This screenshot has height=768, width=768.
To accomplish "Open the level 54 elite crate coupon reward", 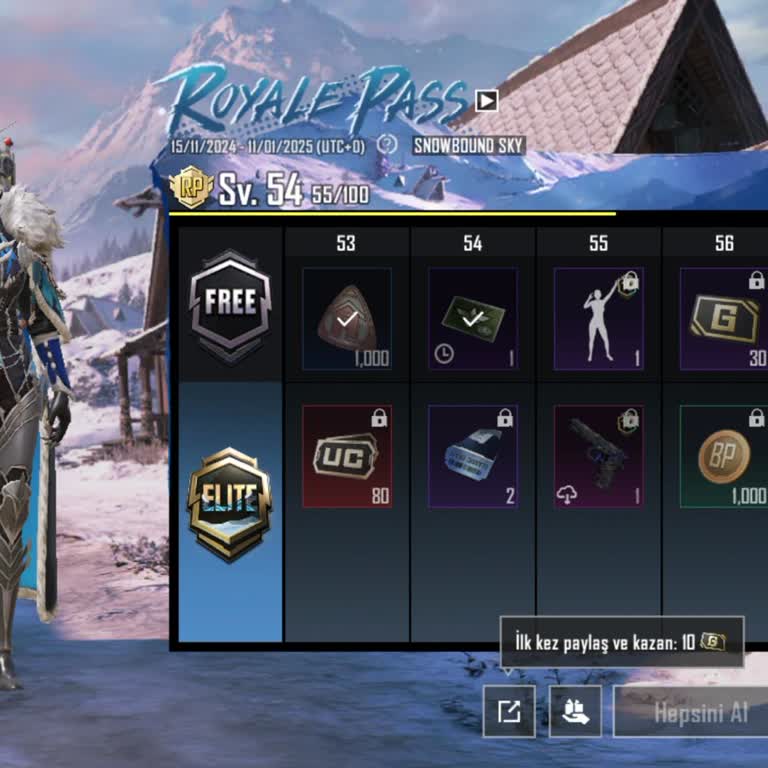I will 473,457.
